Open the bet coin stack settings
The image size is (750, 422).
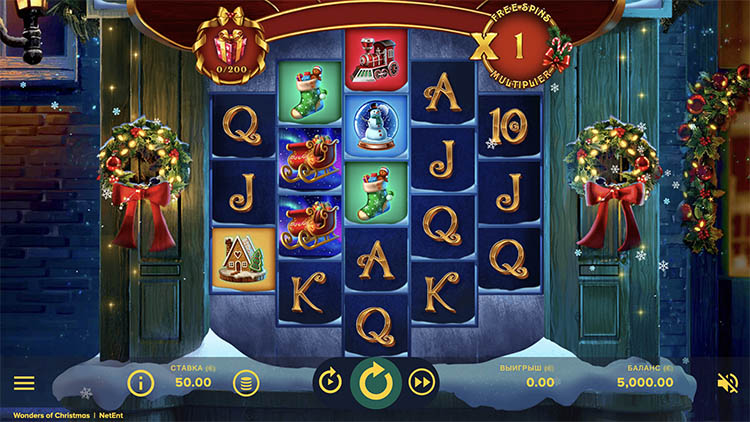pyautogui.click(x=245, y=382)
